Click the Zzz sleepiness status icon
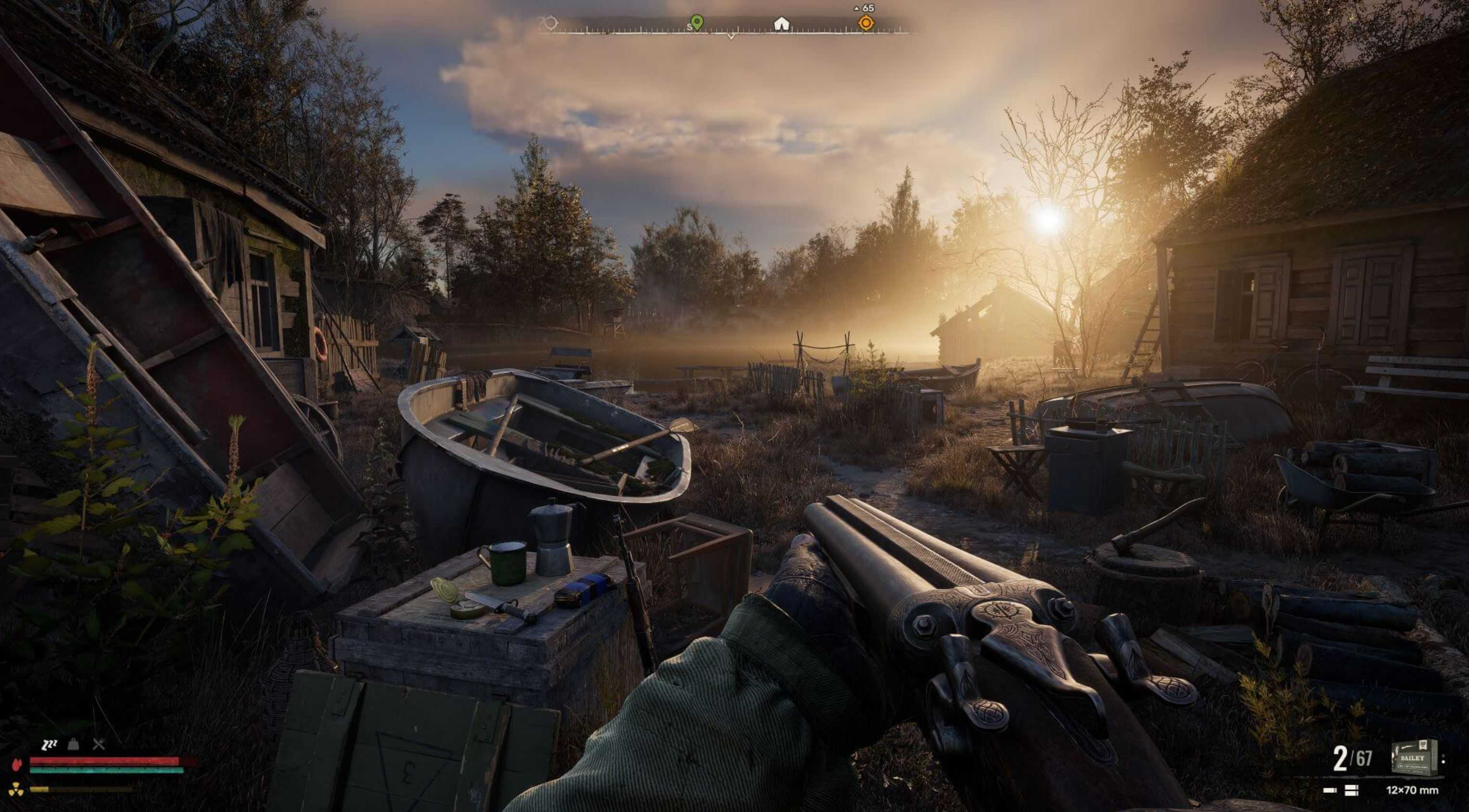Viewport: 1469px width, 812px height. 50,744
